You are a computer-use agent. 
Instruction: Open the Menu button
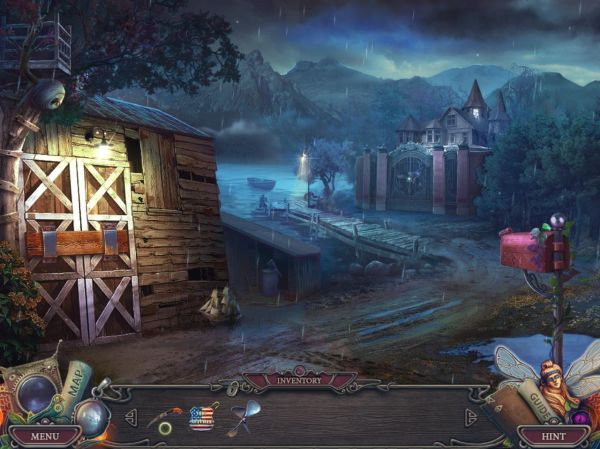[x=45, y=436]
